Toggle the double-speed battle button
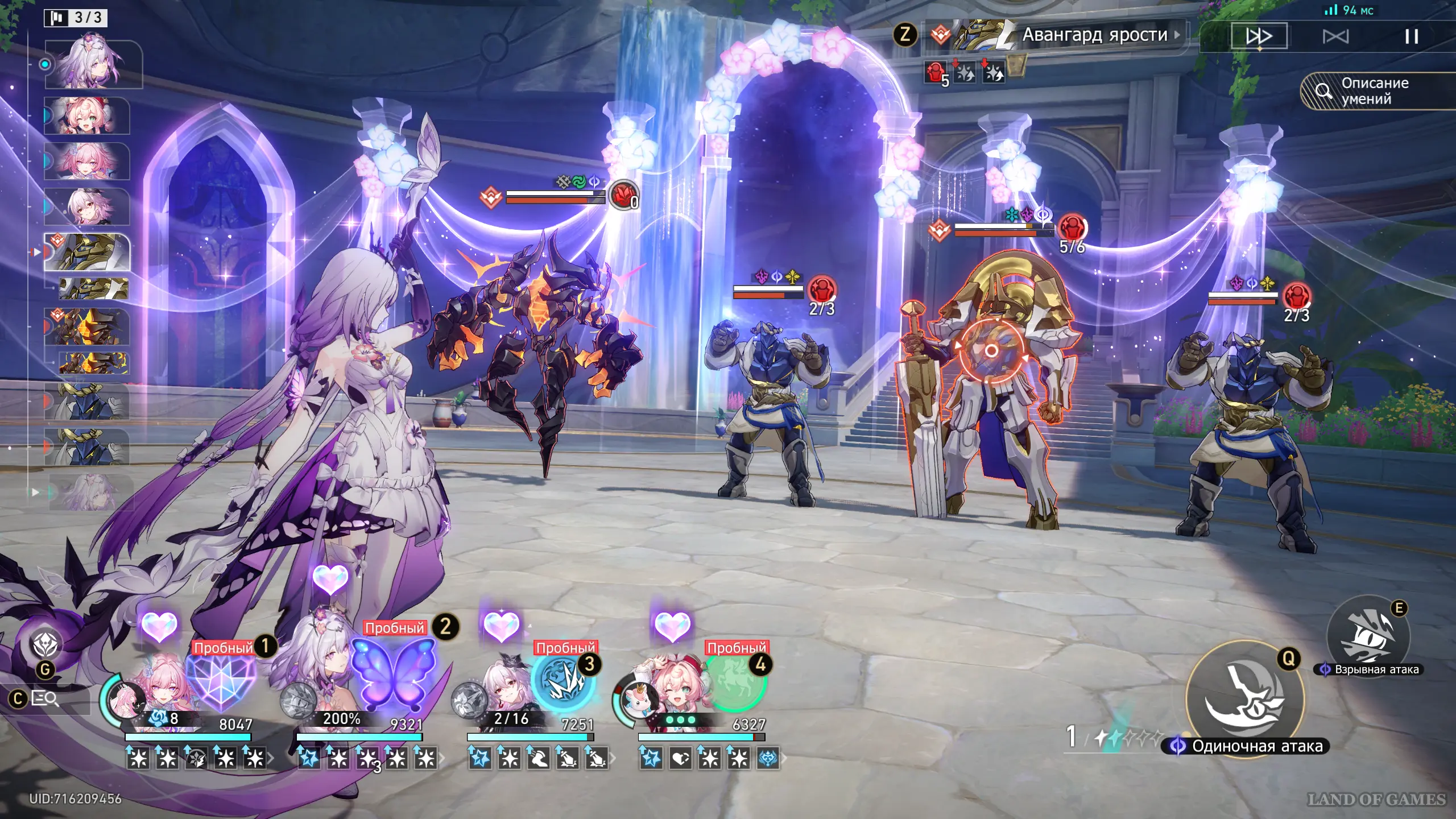This screenshot has height=819, width=1456. coord(1259,36)
